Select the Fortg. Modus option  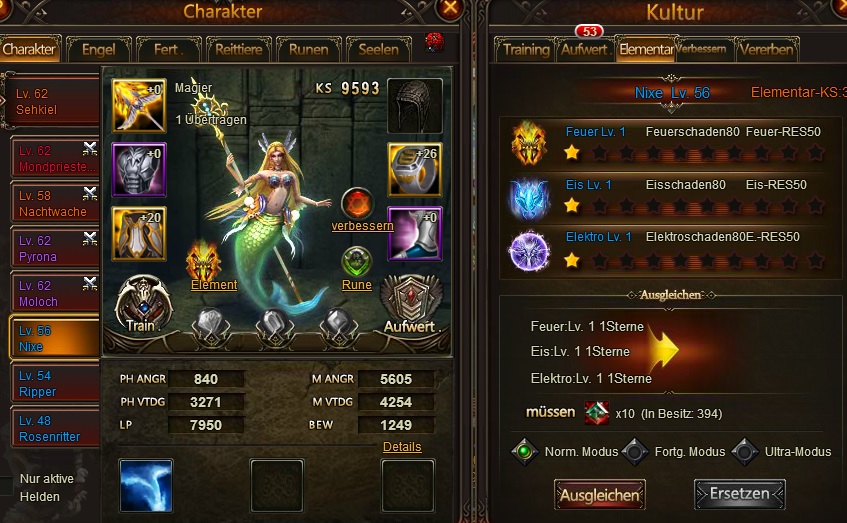coord(634,451)
